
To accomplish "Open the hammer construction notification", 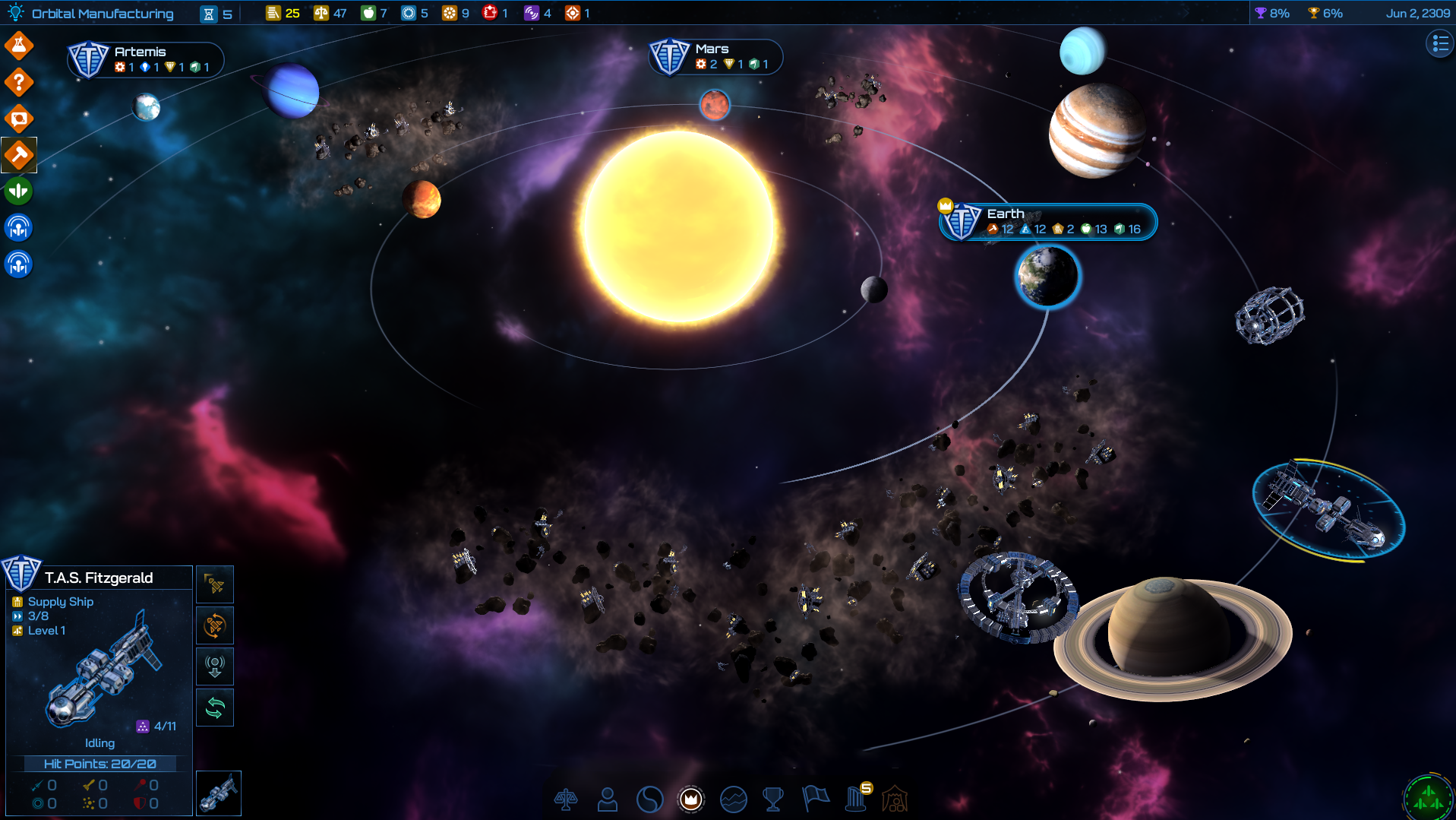I will (x=19, y=155).
